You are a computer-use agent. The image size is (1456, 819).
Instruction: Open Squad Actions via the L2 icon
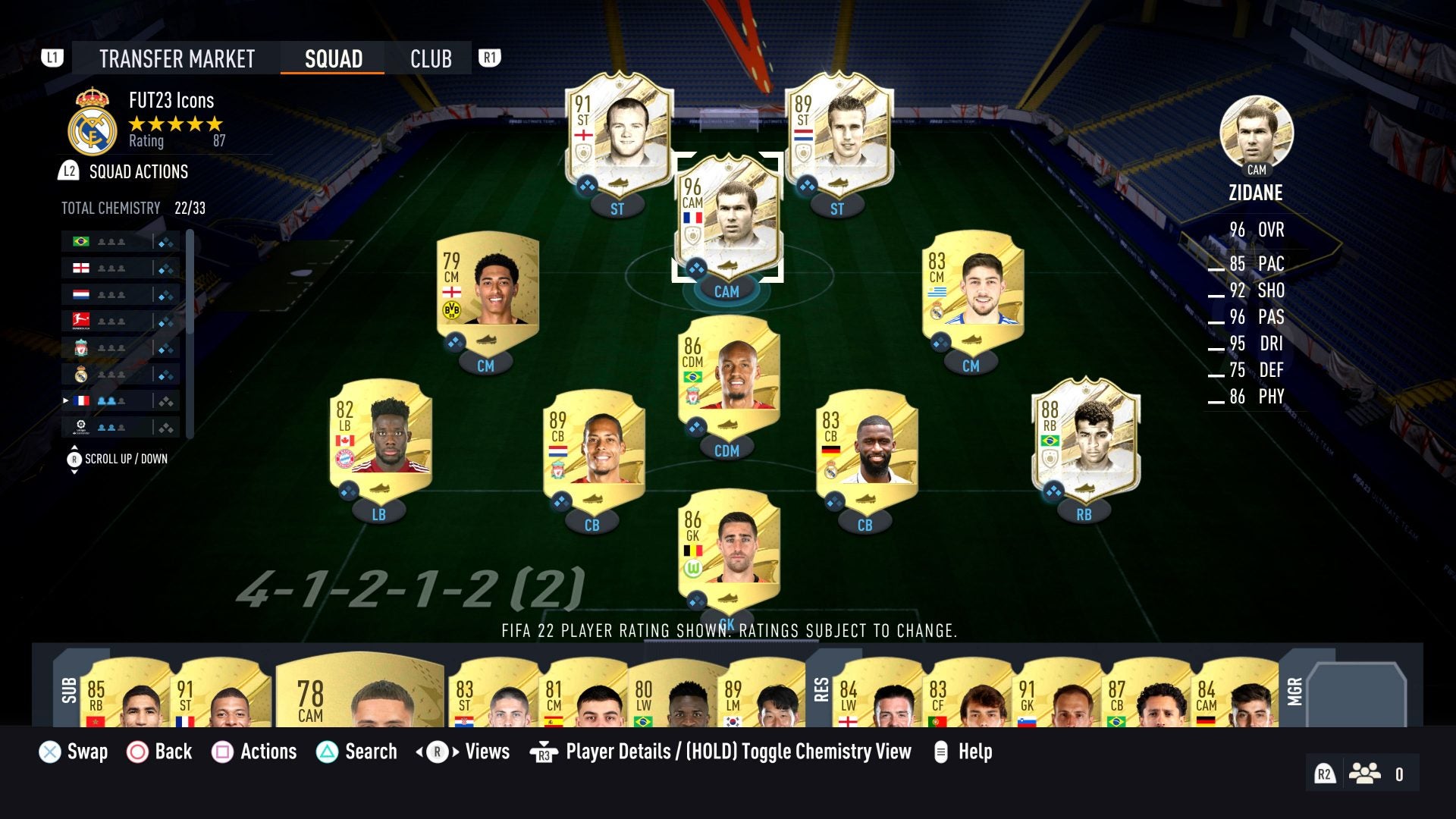tap(67, 172)
